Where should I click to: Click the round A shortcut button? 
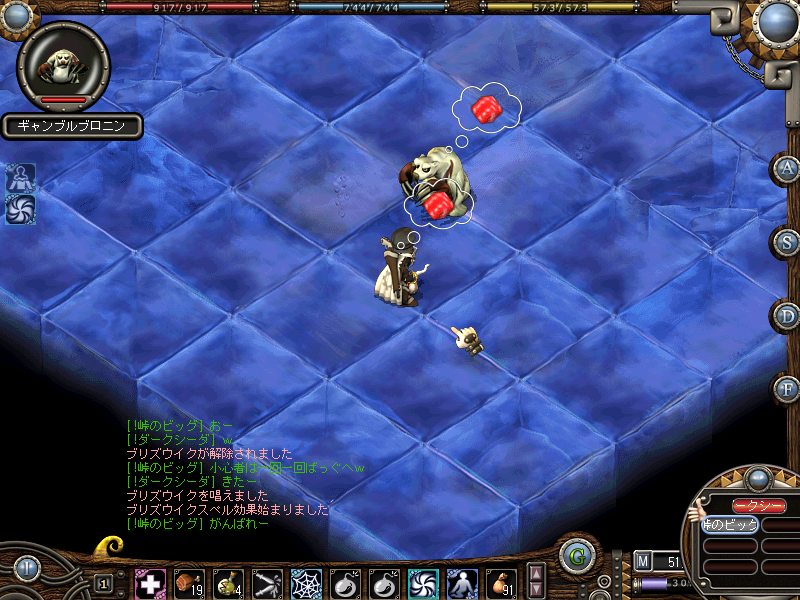[x=787, y=168]
